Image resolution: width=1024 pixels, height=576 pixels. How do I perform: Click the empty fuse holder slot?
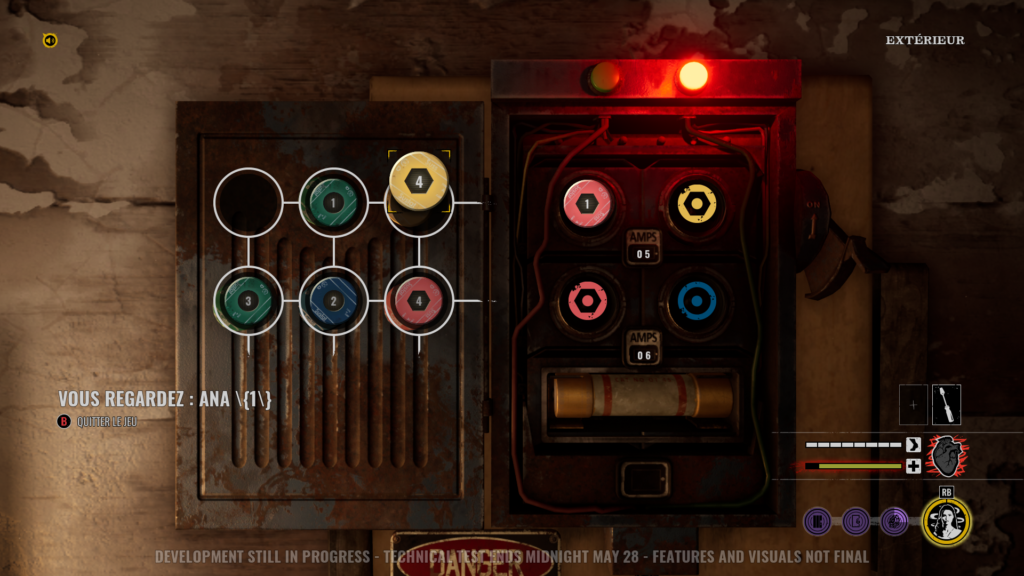pos(249,203)
